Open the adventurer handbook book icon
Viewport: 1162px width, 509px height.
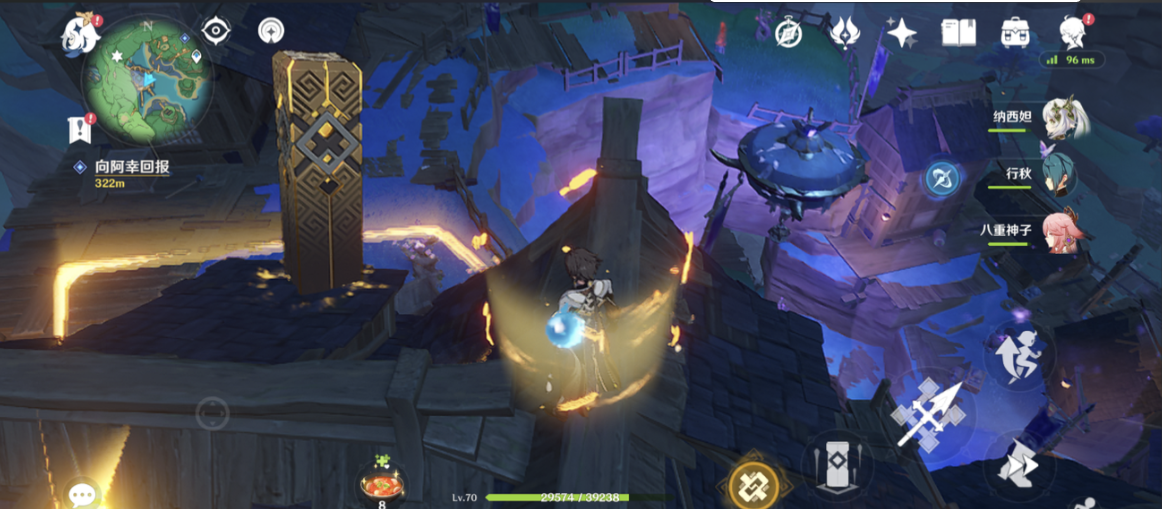pos(958,33)
